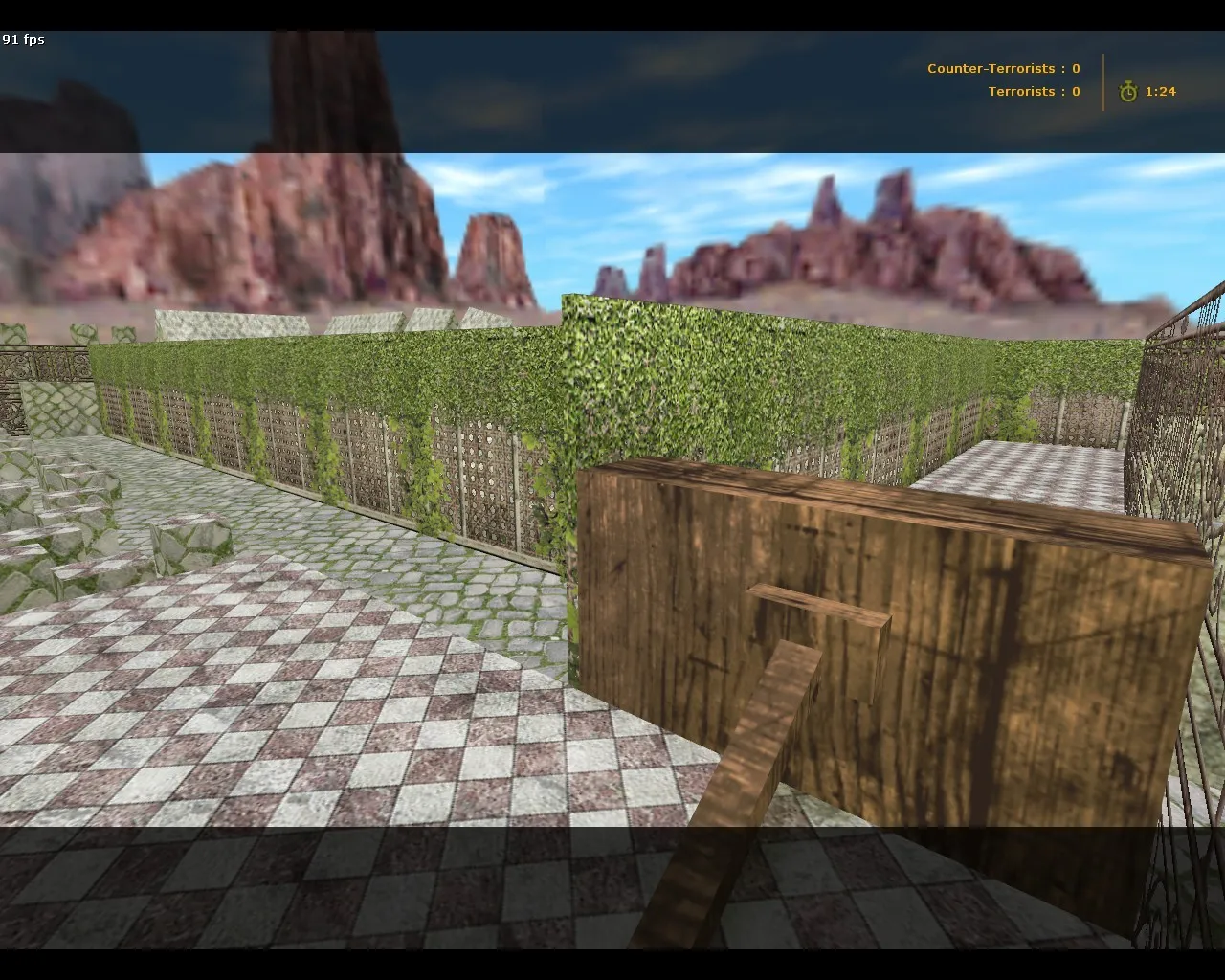This screenshot has width=1225, height=980.
Task: Click the stopwatch timer icon
Action: coord(1129,92)
